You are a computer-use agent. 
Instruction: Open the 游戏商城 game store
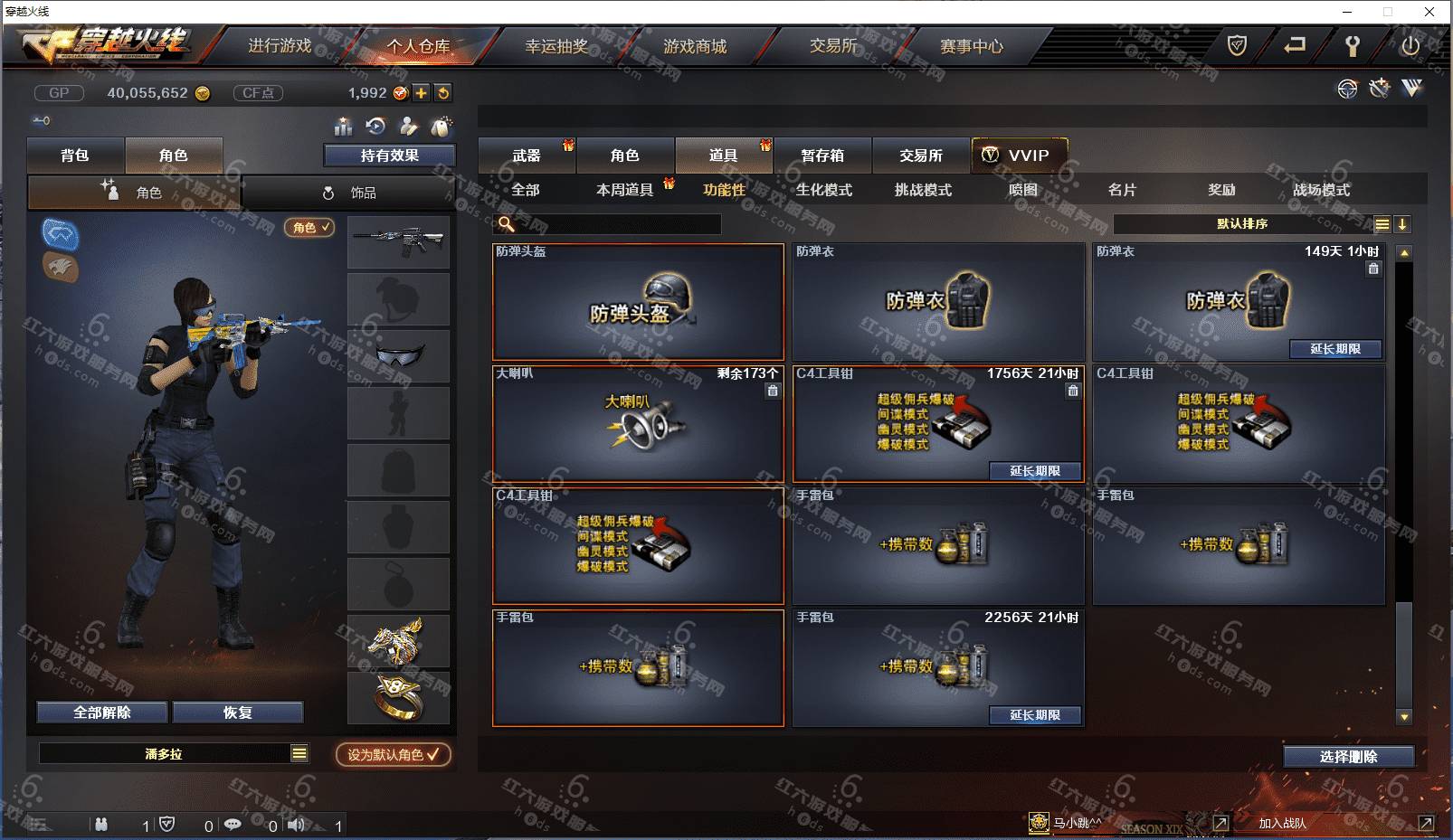coord(695,46)
